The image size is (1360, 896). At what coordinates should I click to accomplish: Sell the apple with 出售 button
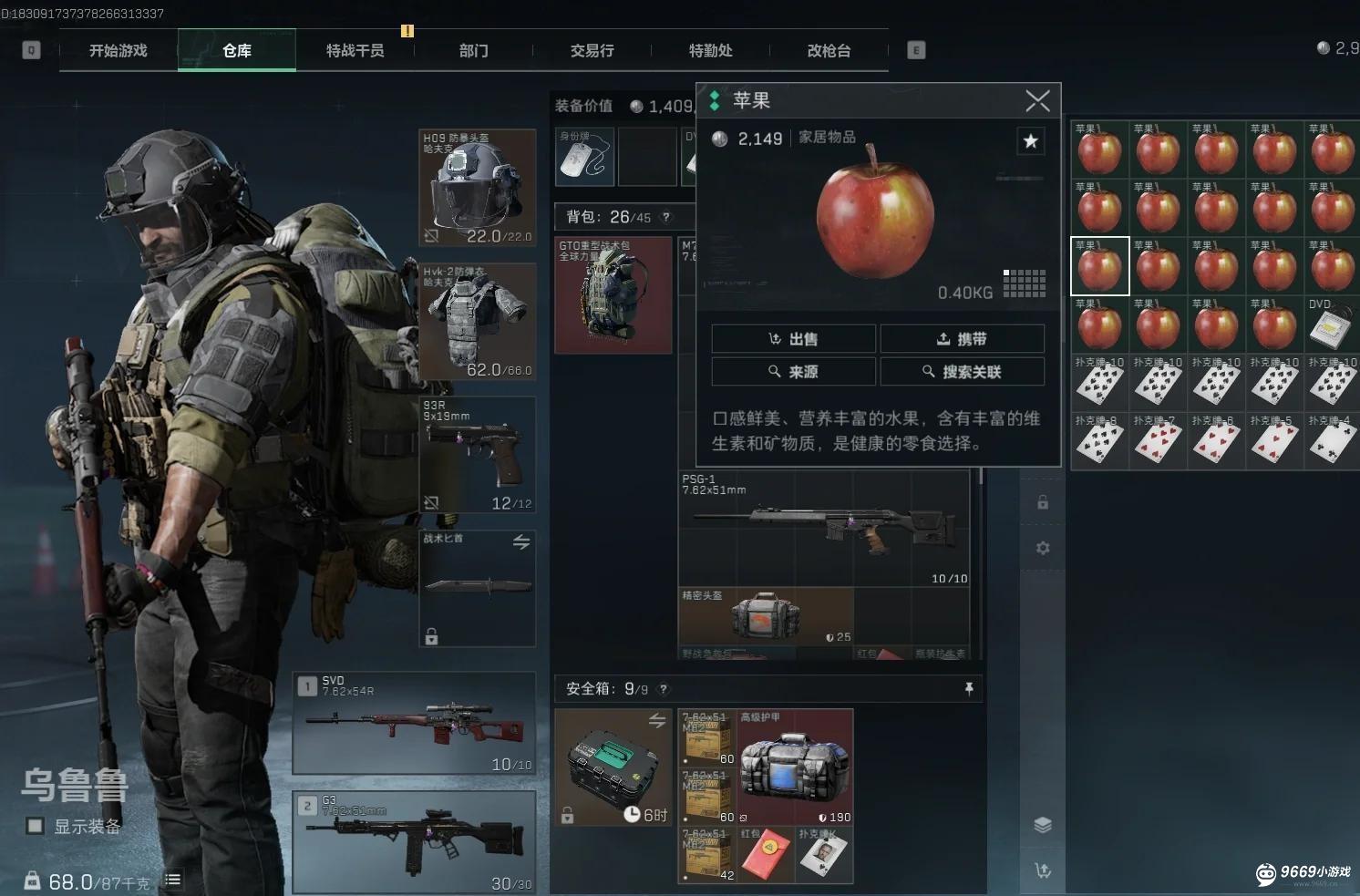click(793, 339)
